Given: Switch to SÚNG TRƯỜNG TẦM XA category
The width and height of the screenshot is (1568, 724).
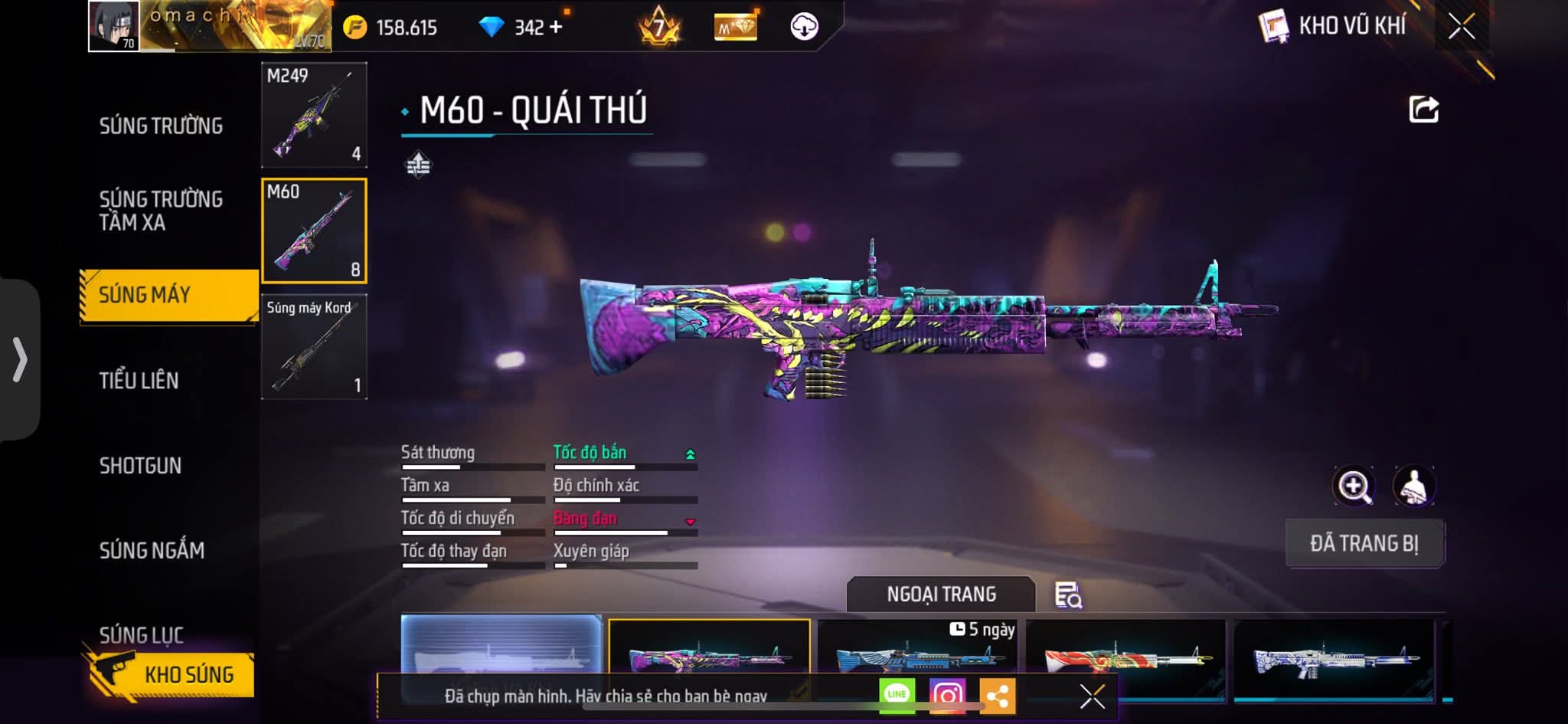Looking at the screenshot, I should (161, 211).
